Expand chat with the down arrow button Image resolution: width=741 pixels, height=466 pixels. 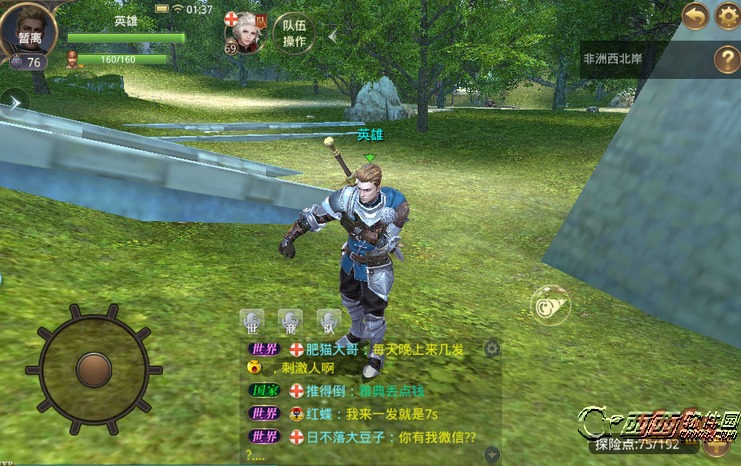tap(491, 453)
